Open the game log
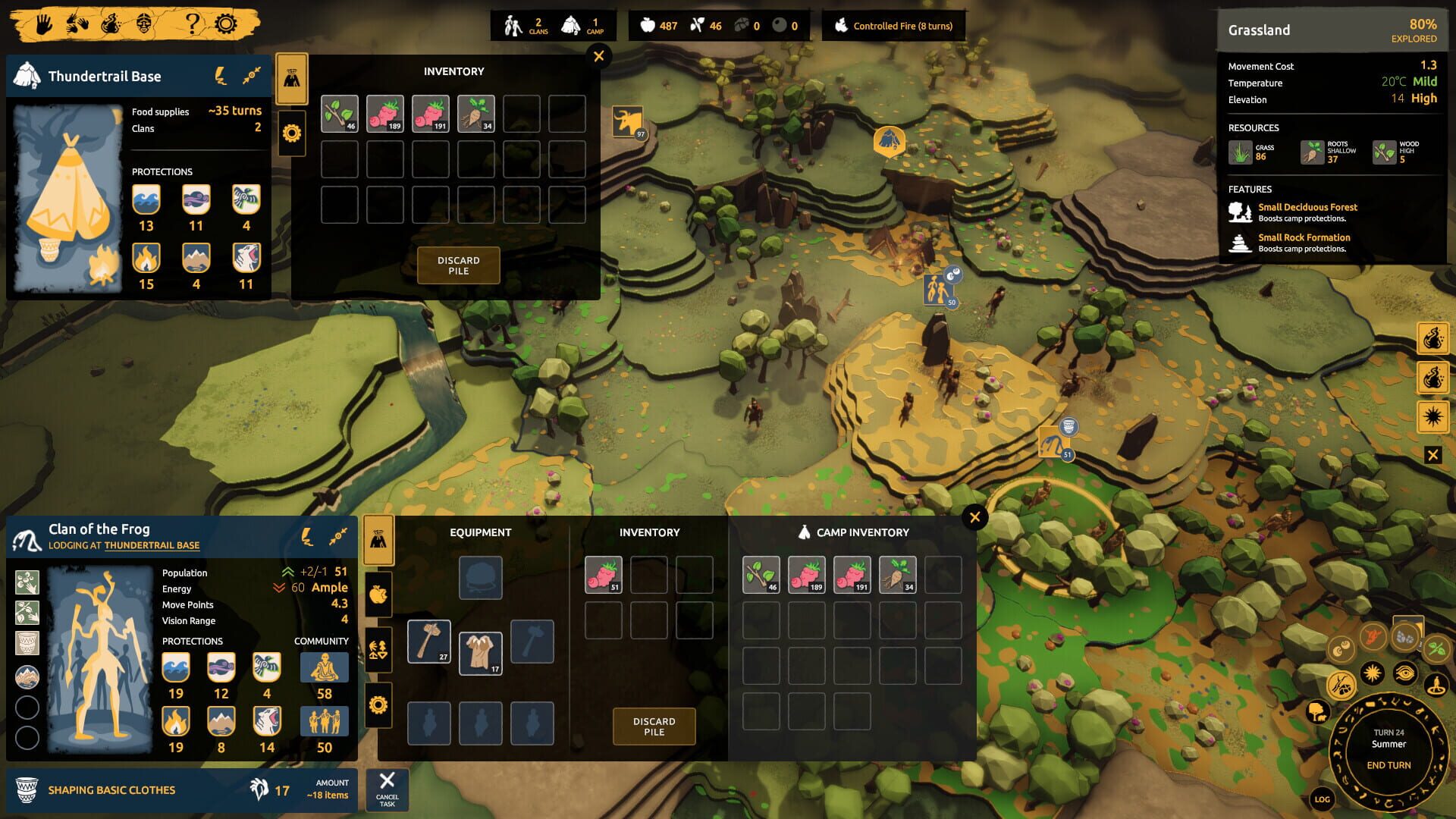The image size is (1456, 819). tap(1322, 799)
